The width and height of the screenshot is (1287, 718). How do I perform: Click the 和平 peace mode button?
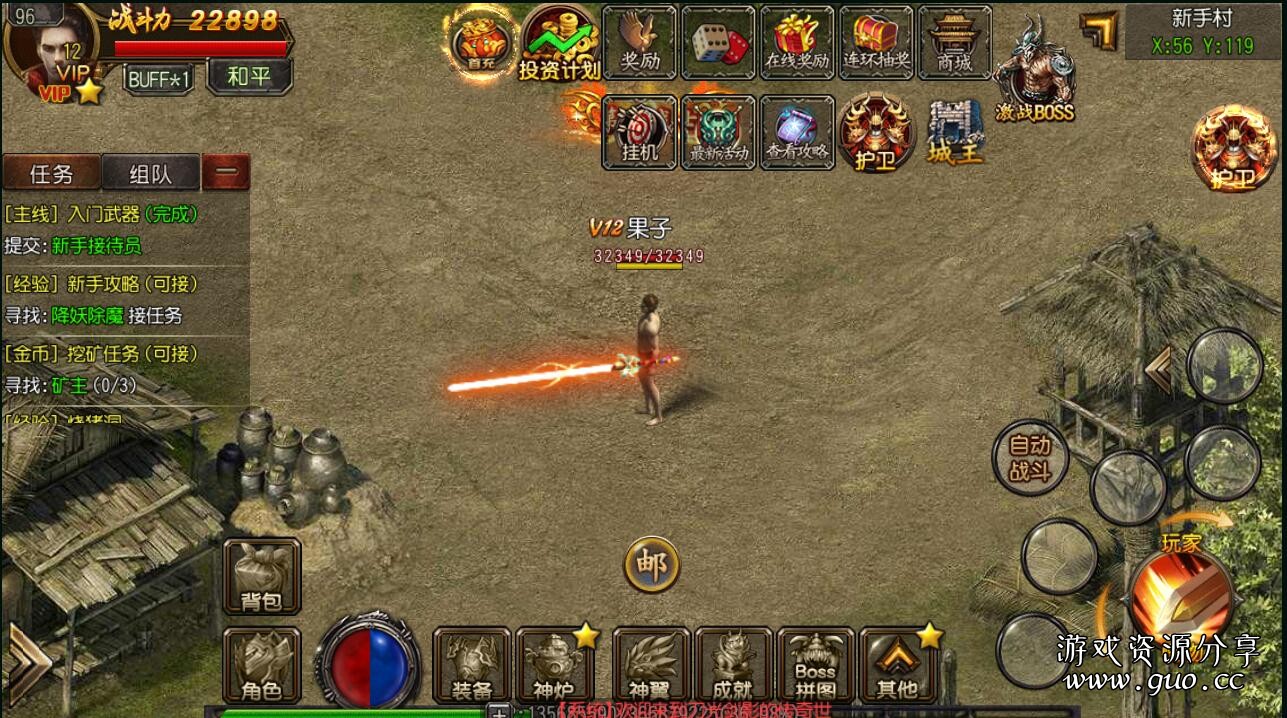coord(249,76)
